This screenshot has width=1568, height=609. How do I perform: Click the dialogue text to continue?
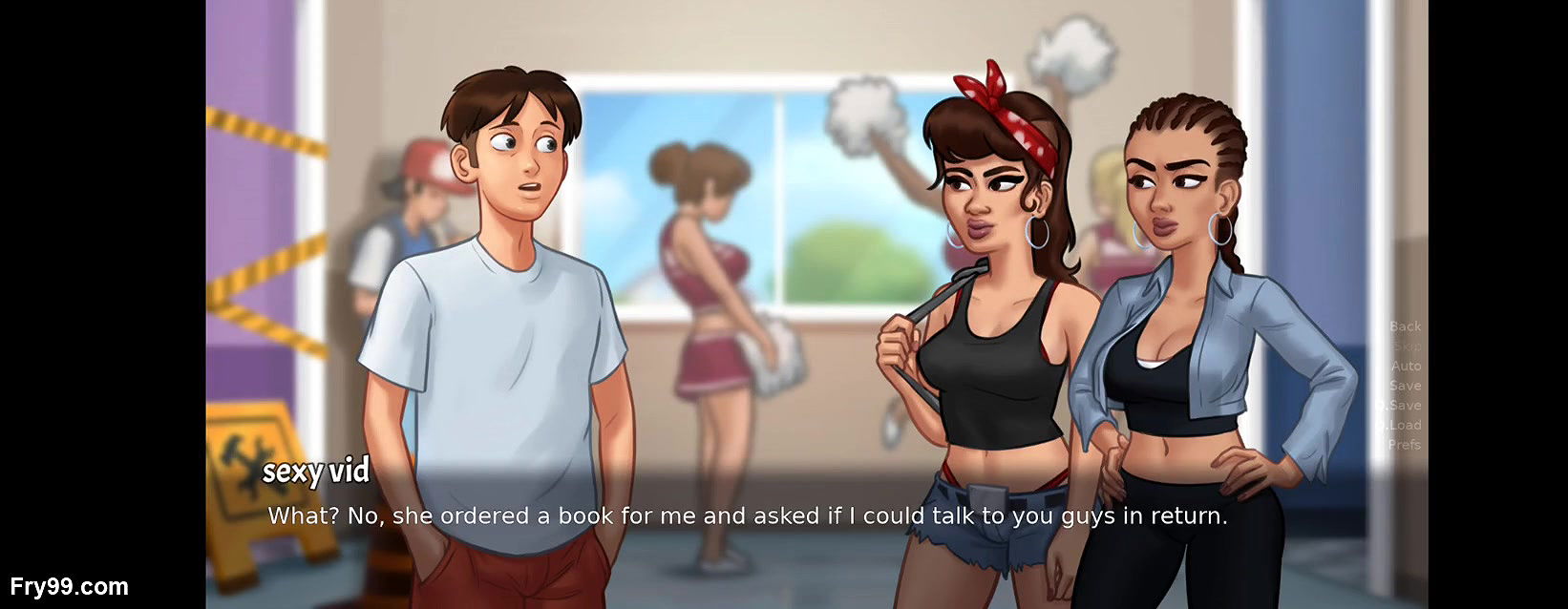747,516
